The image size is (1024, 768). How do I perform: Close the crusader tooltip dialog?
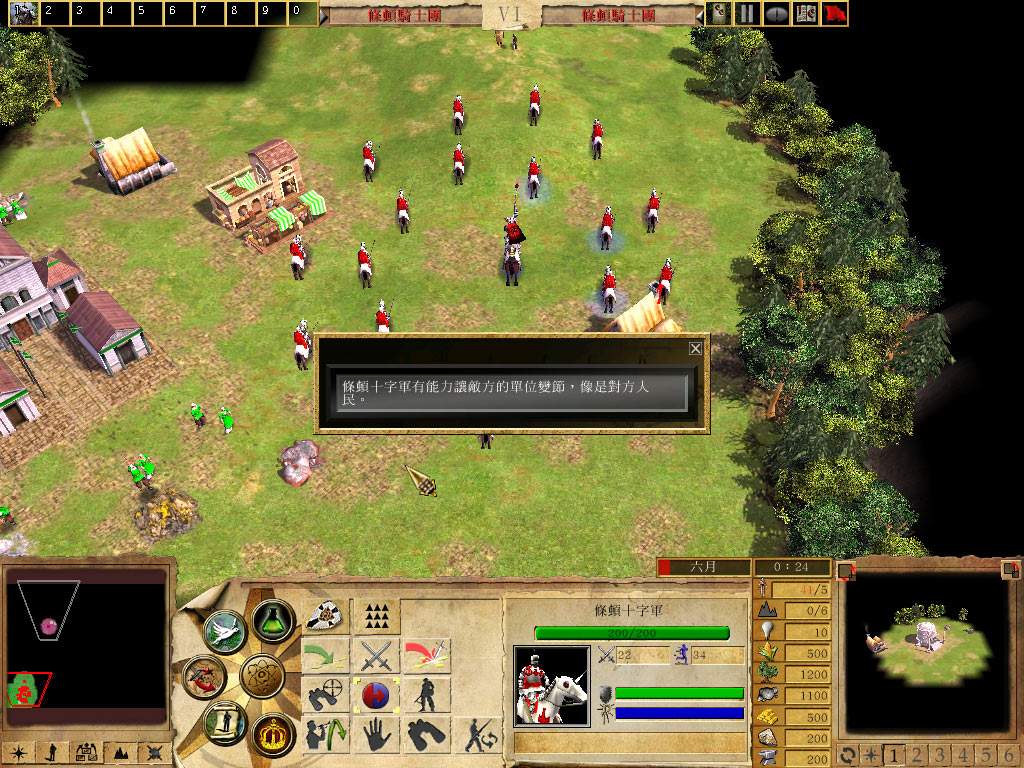pyautogui.click(x=695, y=349)
